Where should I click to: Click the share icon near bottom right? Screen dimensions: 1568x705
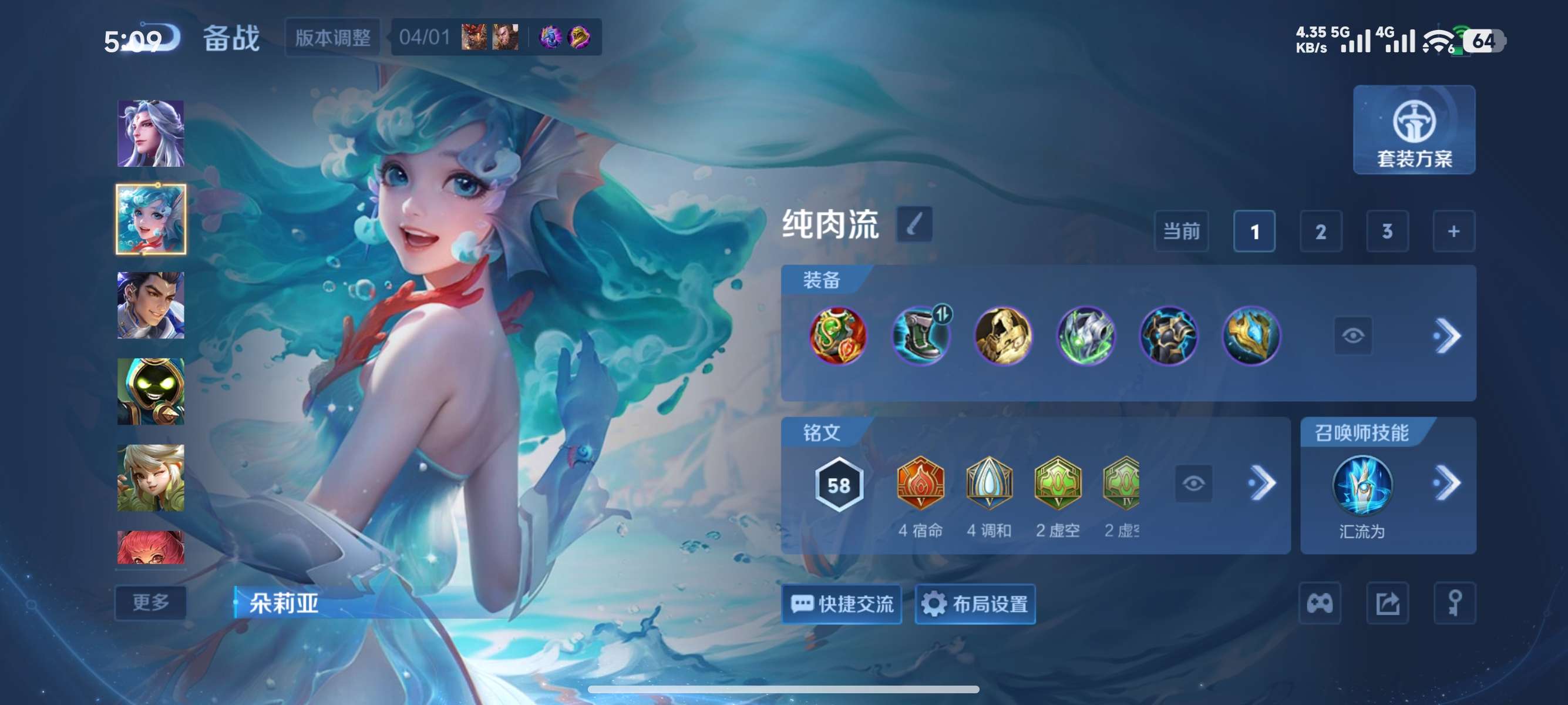[1388, 603]
